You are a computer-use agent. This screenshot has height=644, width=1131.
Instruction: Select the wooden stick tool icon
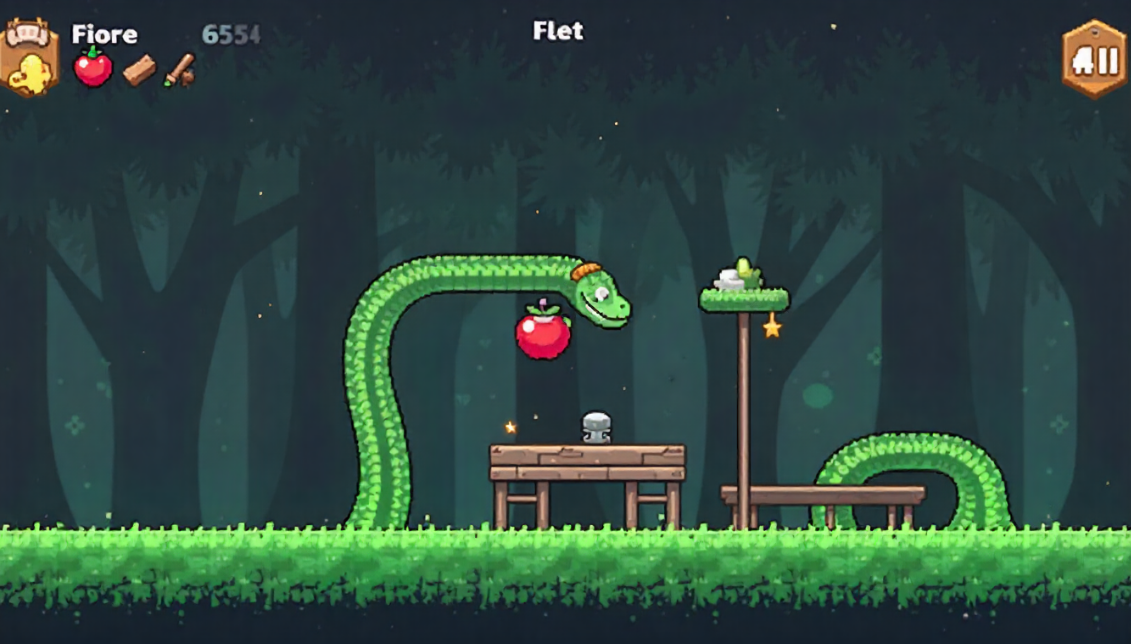point(180,69)
